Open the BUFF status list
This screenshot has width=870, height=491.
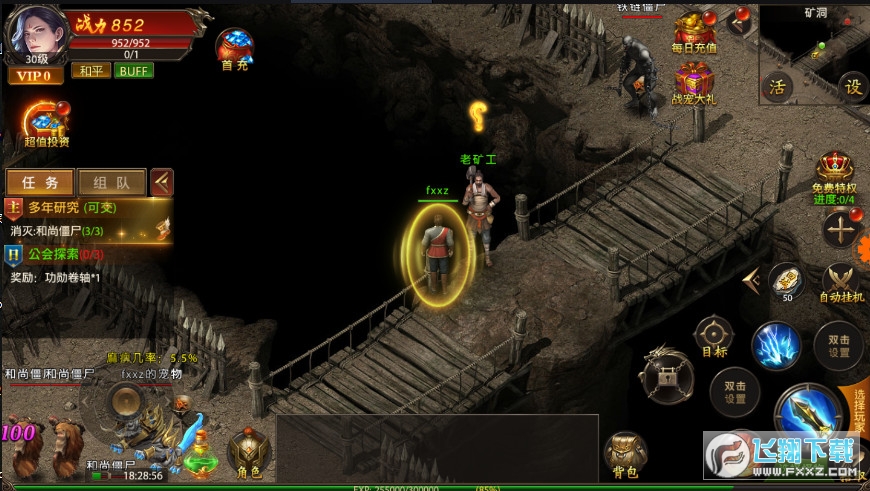pyautogui.click(x=133, y=71)
